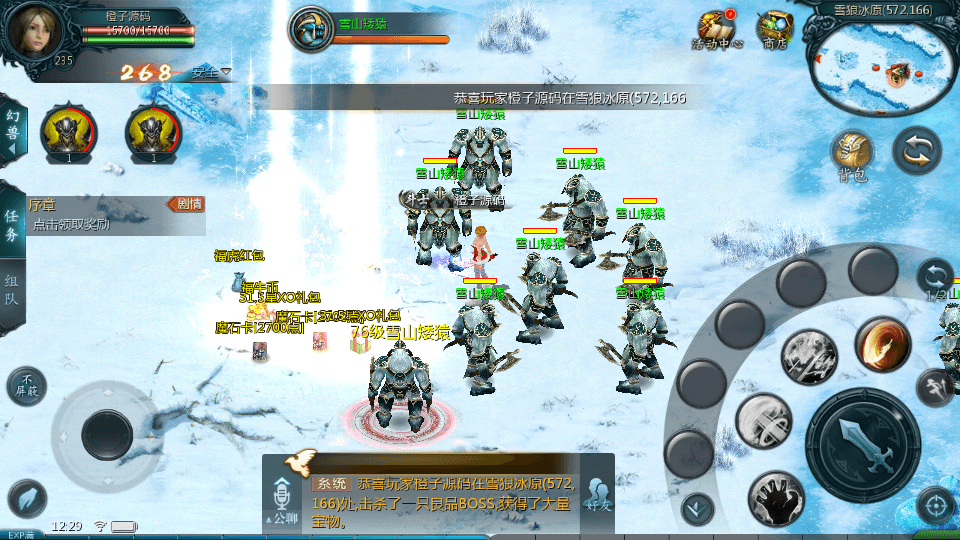Image resolution: width=960 pixels, height=540 pixels.
Task: Use the dark grasping hand skill
Action: [775, 499]
